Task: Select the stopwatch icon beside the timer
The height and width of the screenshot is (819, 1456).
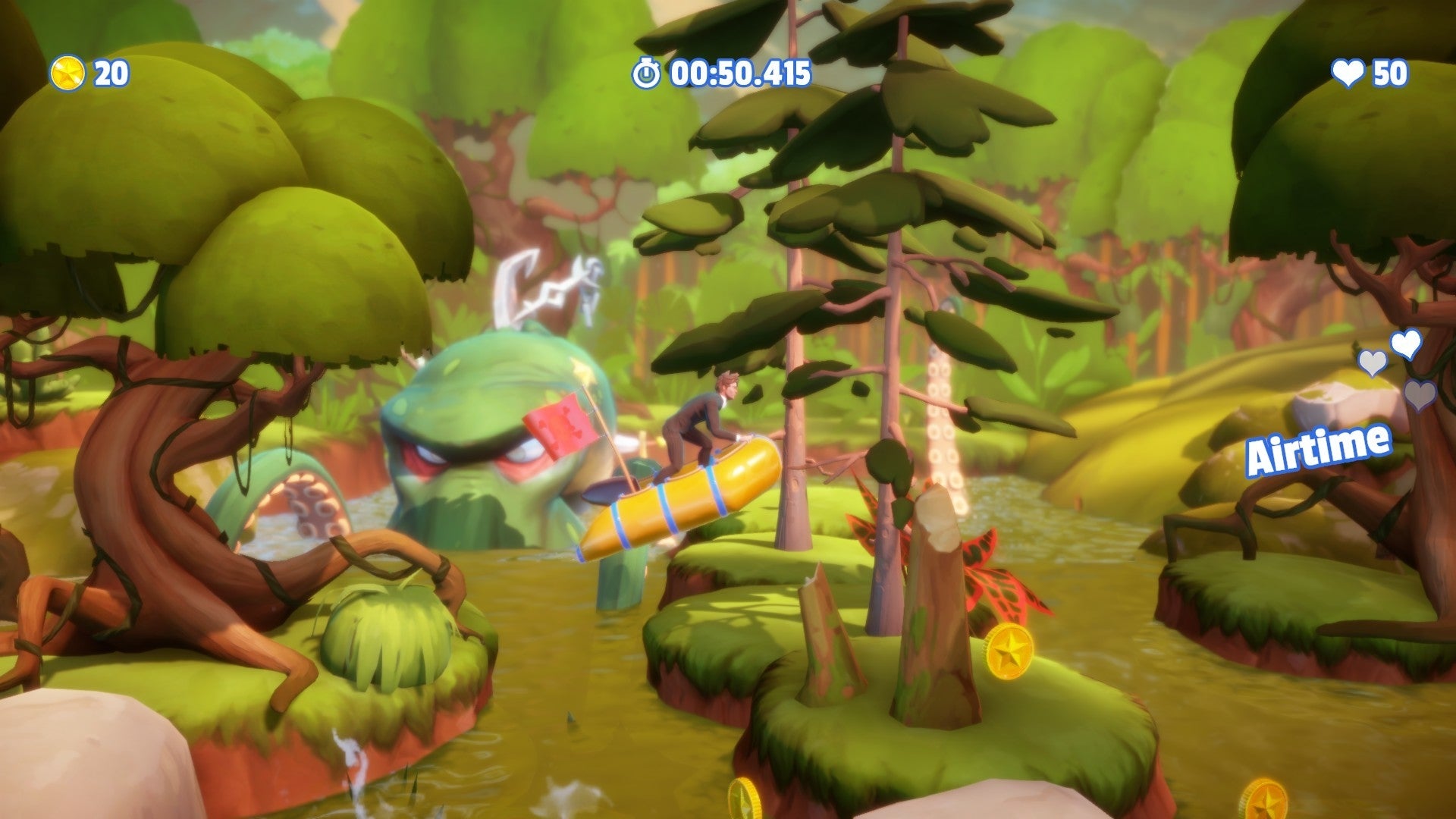Action: click(645, 74)
